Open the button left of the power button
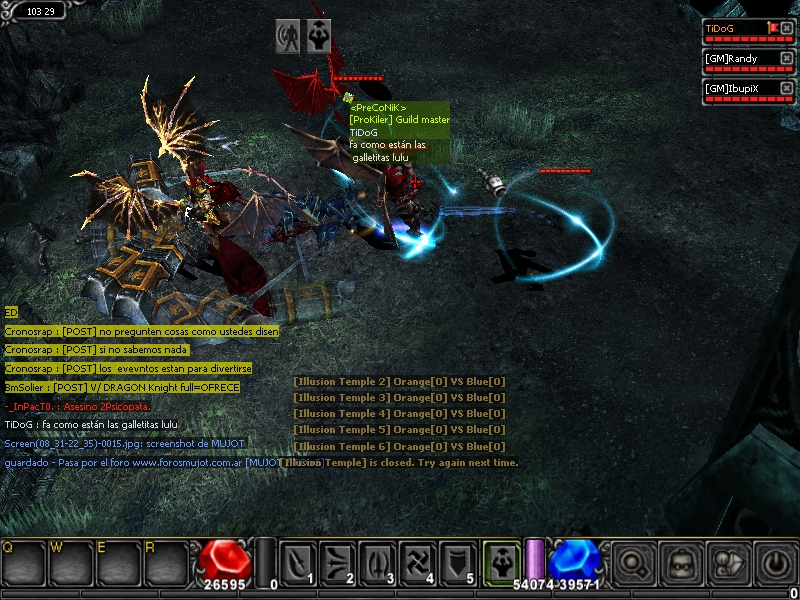The image size is (800, 600). 727,562
